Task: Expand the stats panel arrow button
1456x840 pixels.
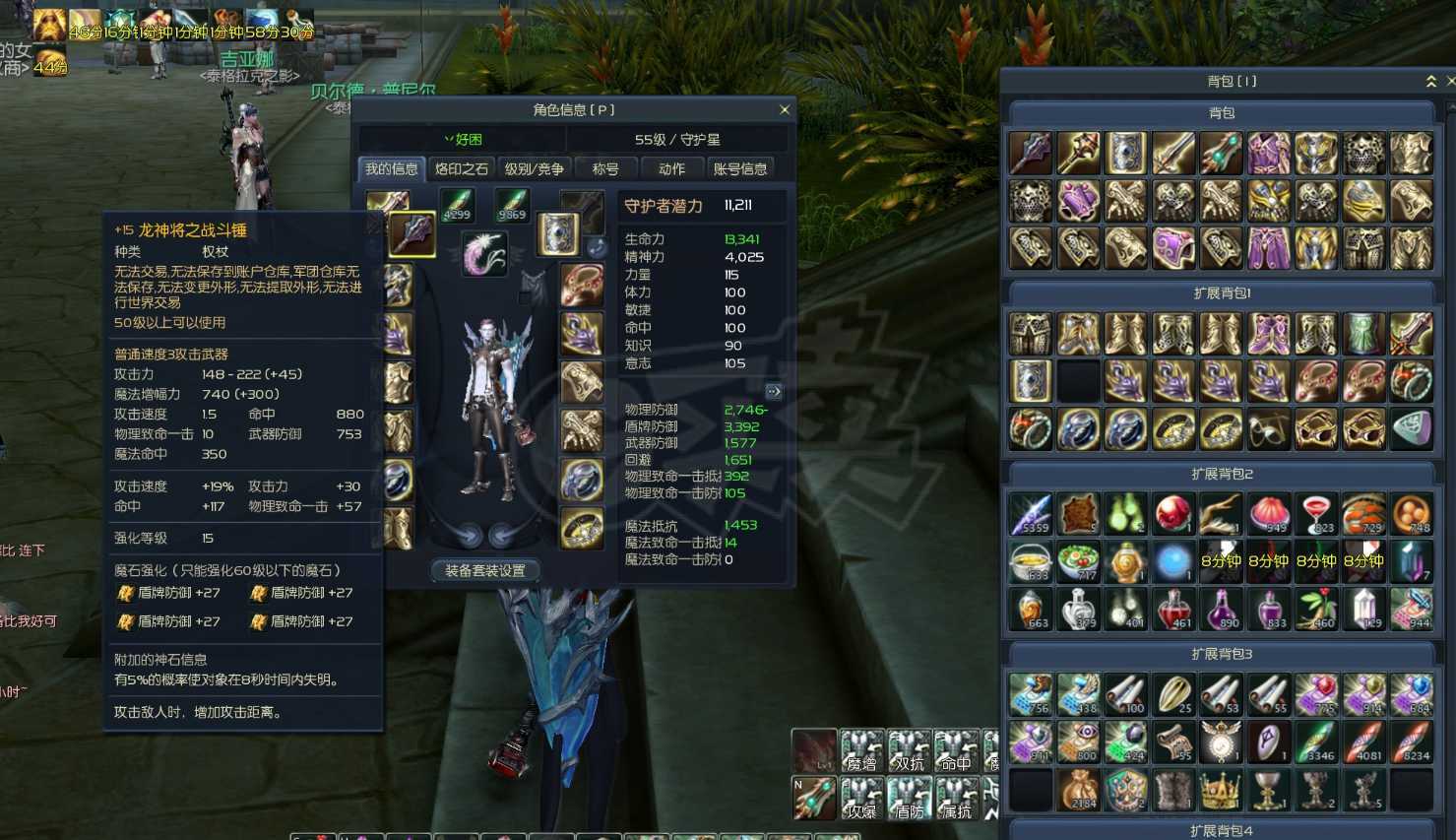Action: coord(774,392)
